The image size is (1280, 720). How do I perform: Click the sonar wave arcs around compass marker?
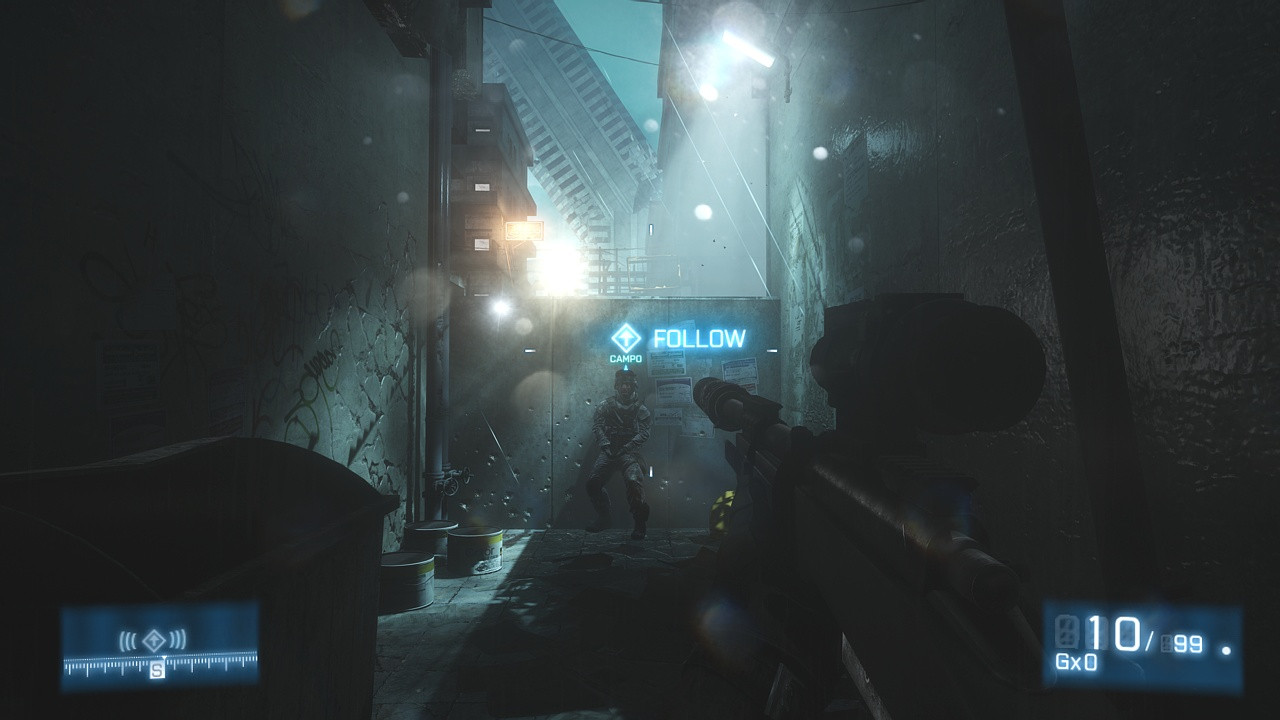(x=131, y=639)
